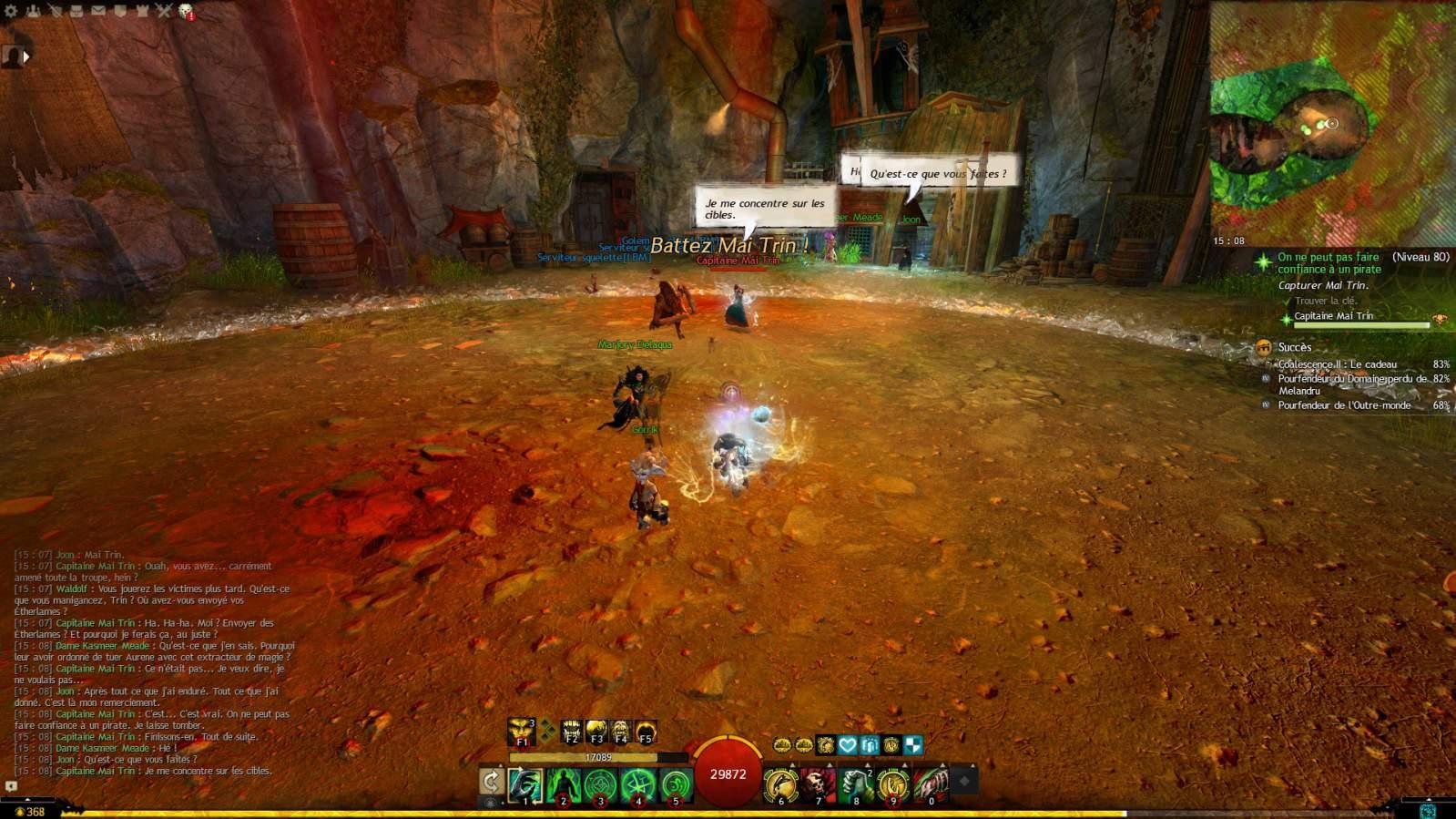Open the crossed swords PvP icon
1456x819 pixels.
point(164,11)
